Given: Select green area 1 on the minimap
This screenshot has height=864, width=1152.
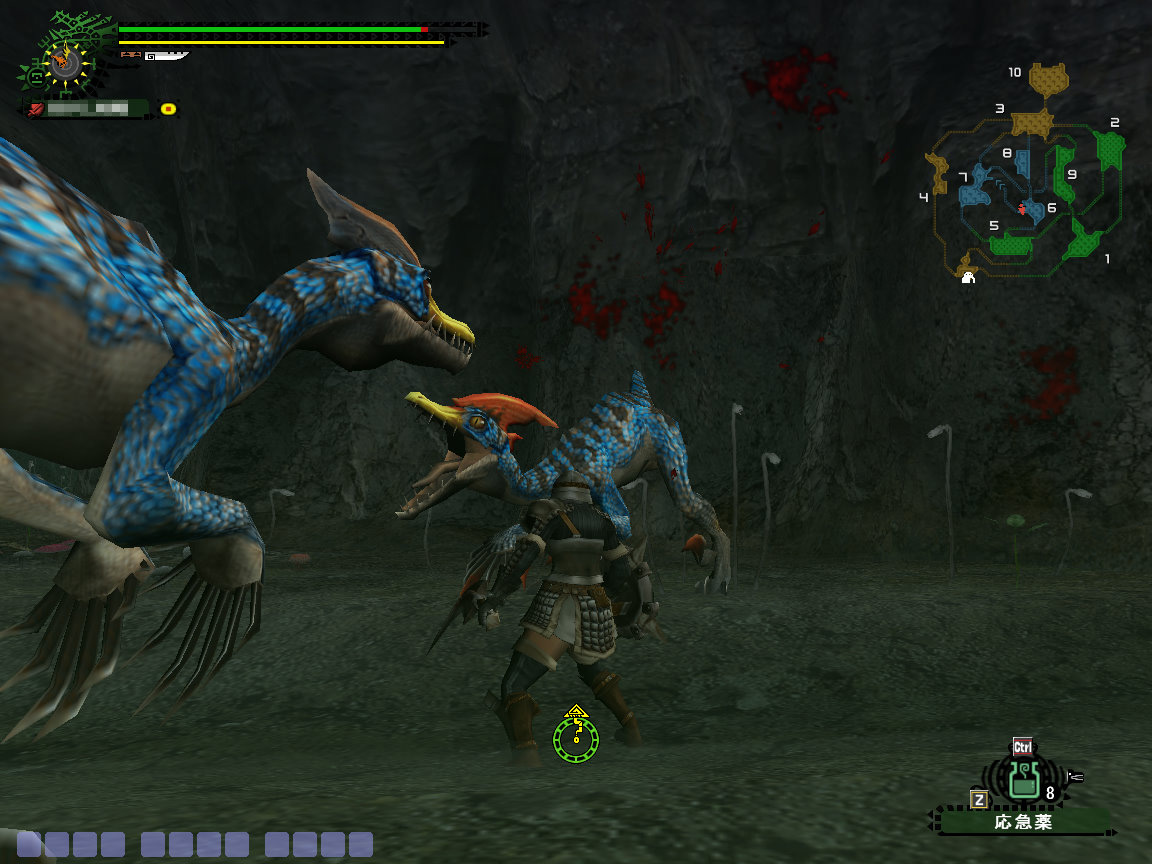Looking at the screenshot, I should tap(1082, 242).
